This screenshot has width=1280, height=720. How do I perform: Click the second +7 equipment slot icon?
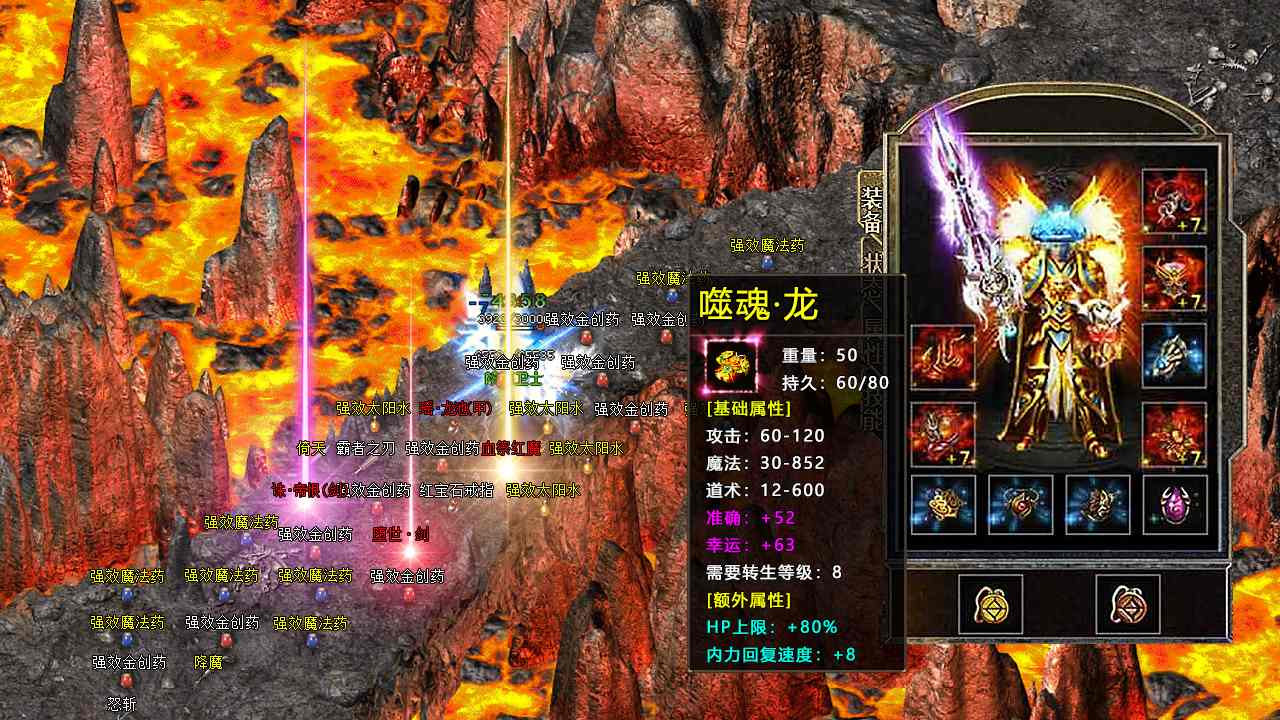(1177, 277)
